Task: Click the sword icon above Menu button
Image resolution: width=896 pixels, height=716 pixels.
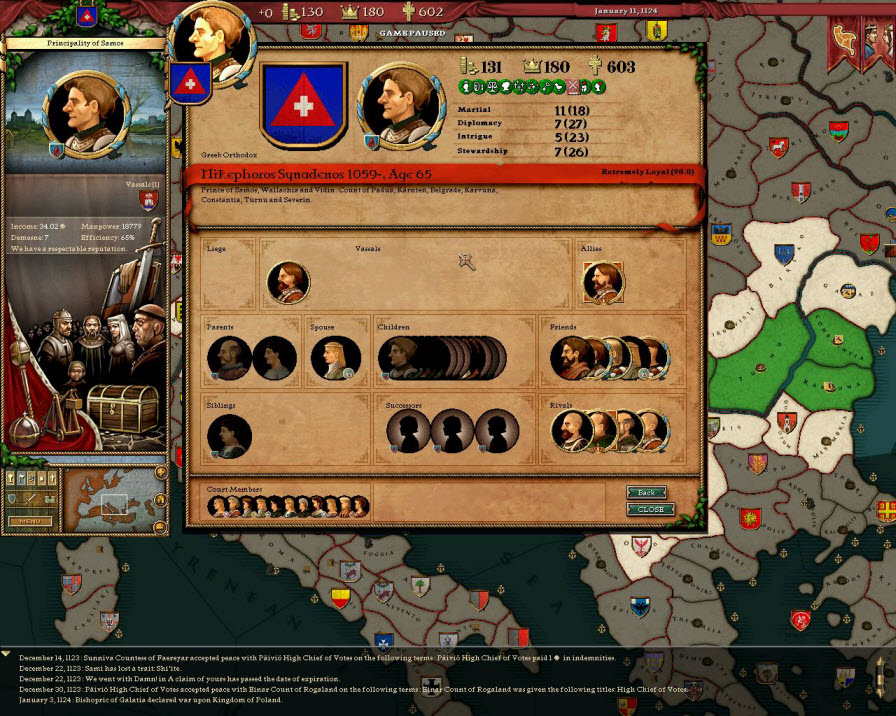Action: point(29,498)
